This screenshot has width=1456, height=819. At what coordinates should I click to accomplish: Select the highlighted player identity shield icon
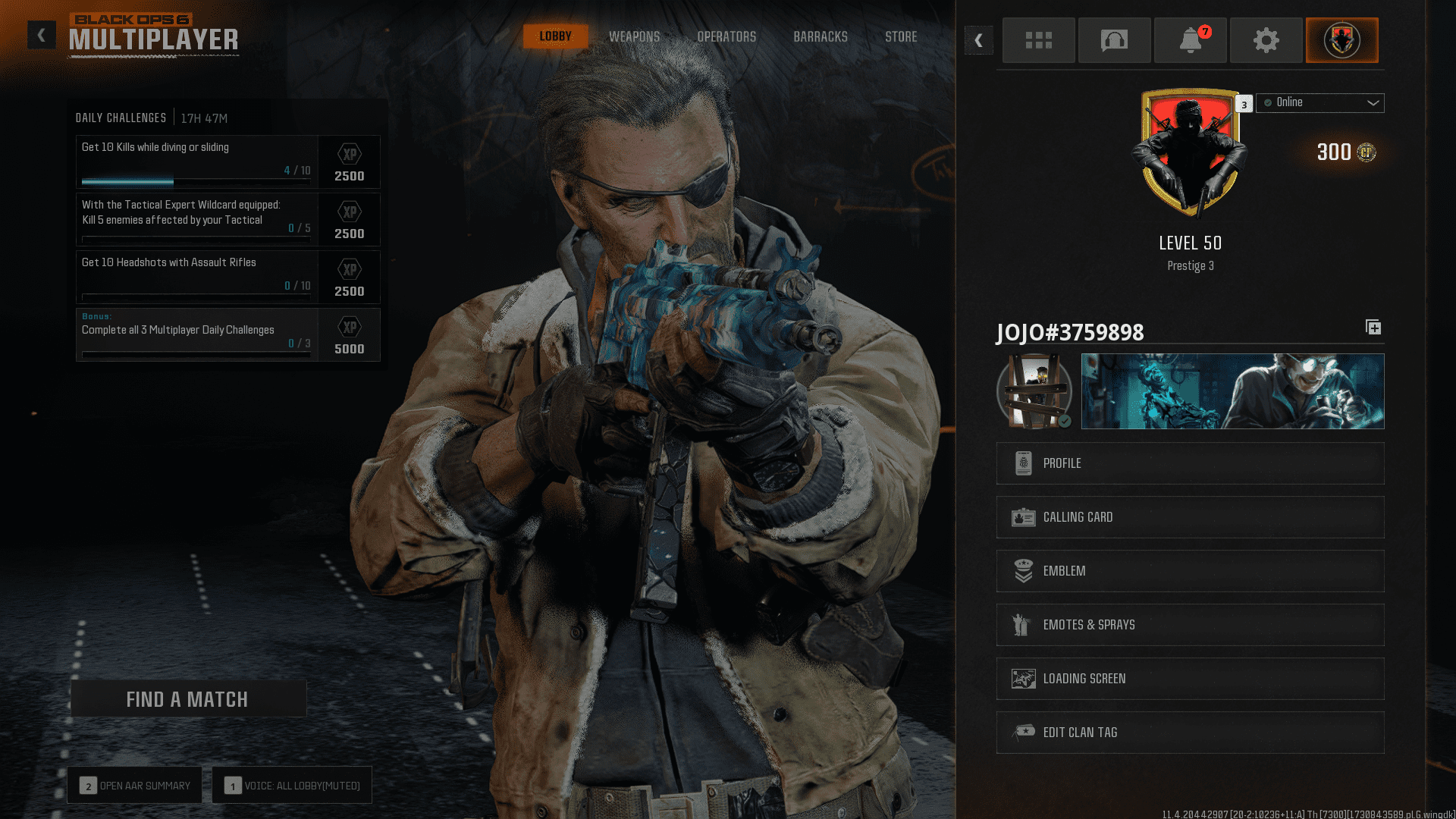point(1341,40)
